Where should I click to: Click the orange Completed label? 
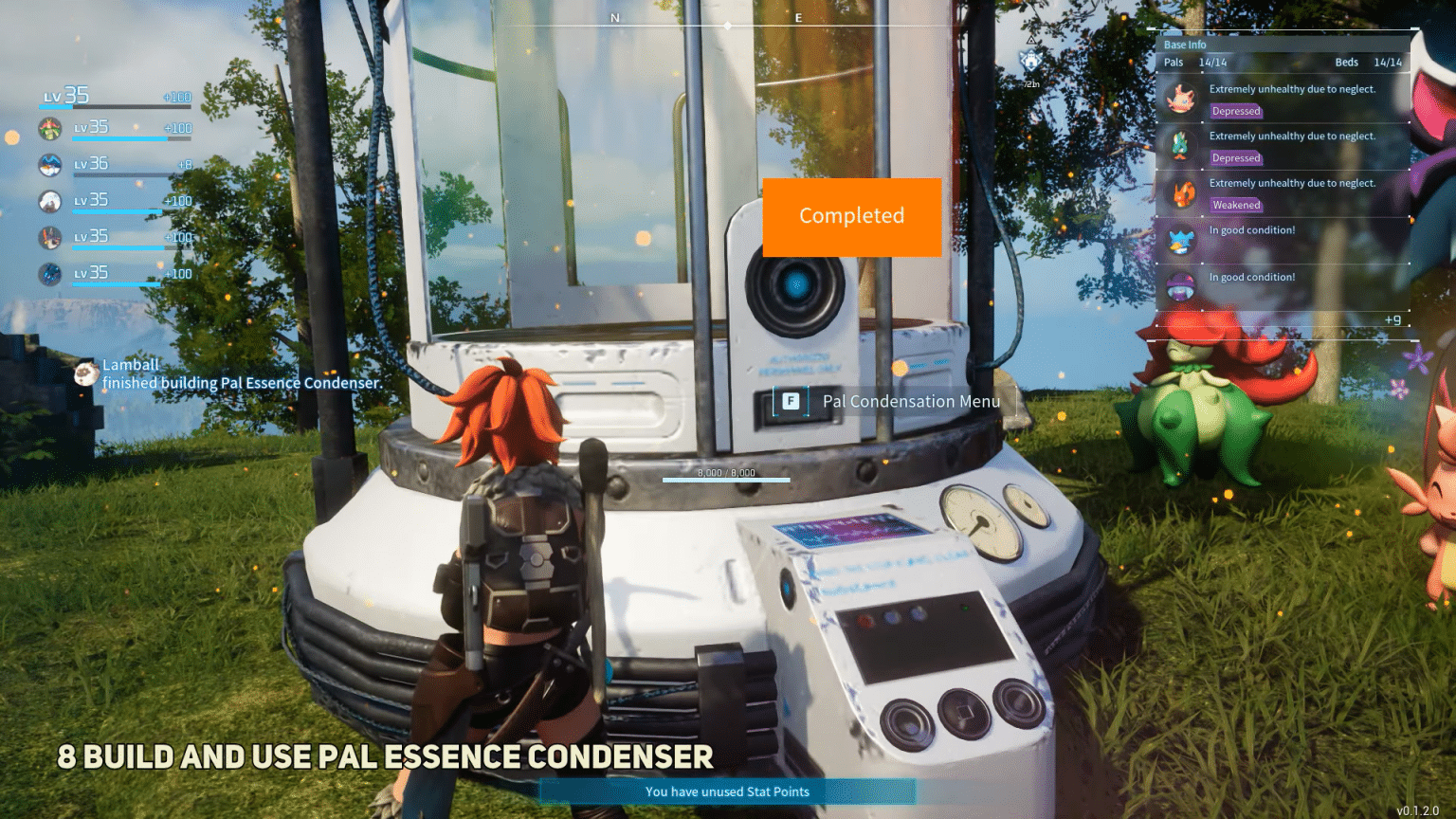[x=851, y=216]
